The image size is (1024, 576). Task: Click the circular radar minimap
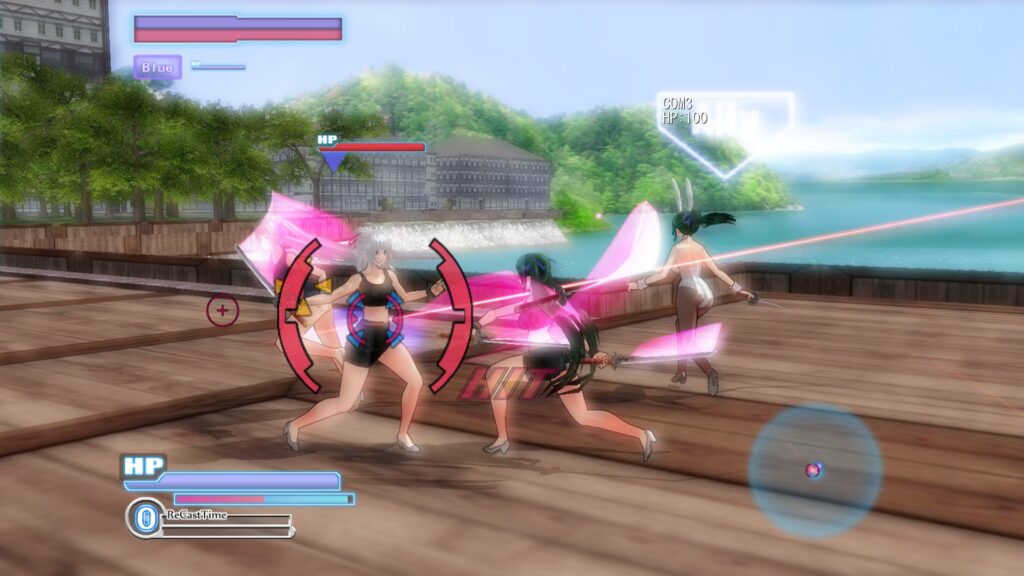[815, 470]
